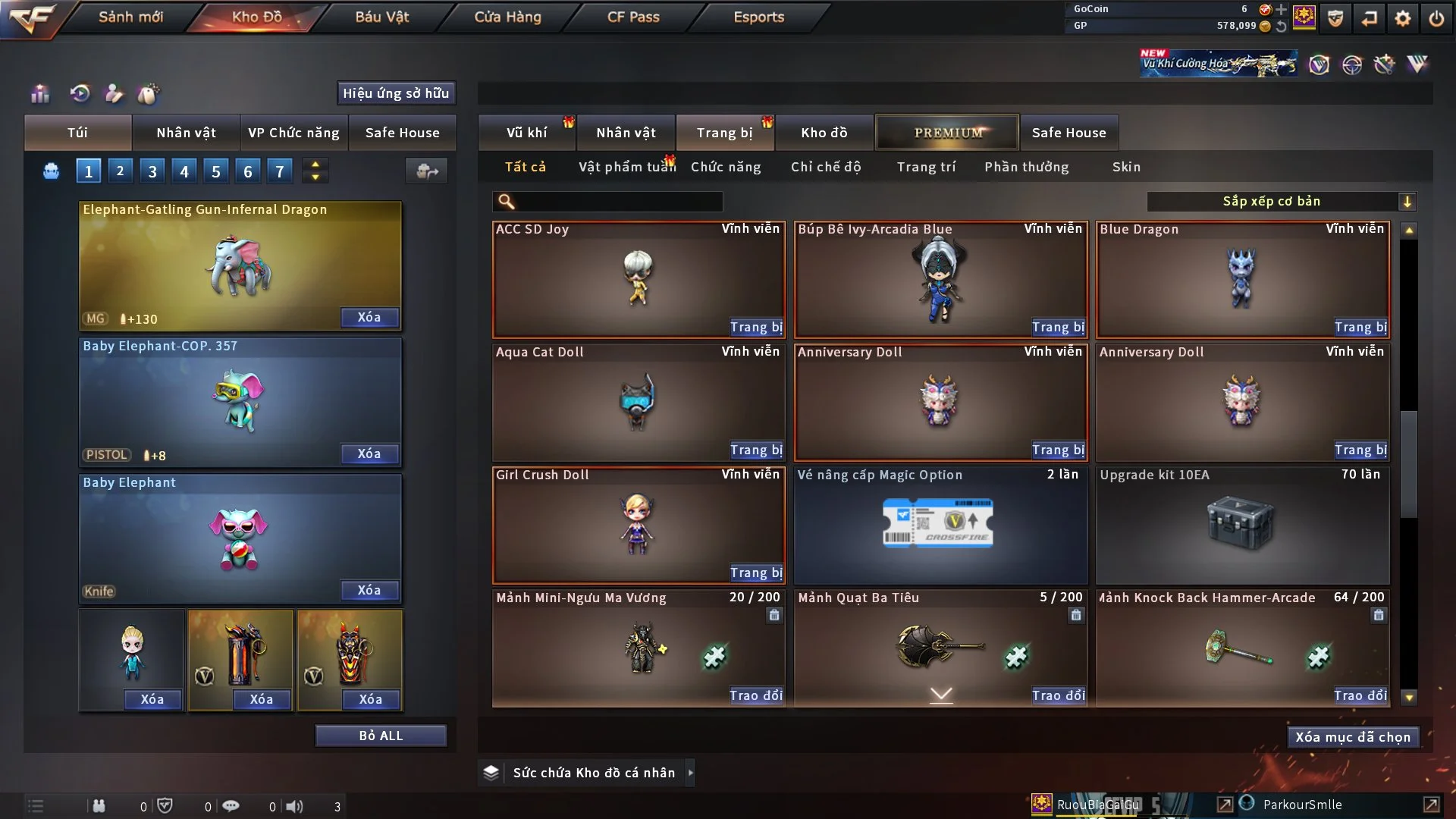The width and height of the screenshot is (1456, 819).
Task: Open the Vũ Khí Cường Hóa banner
Action: 1217,64
